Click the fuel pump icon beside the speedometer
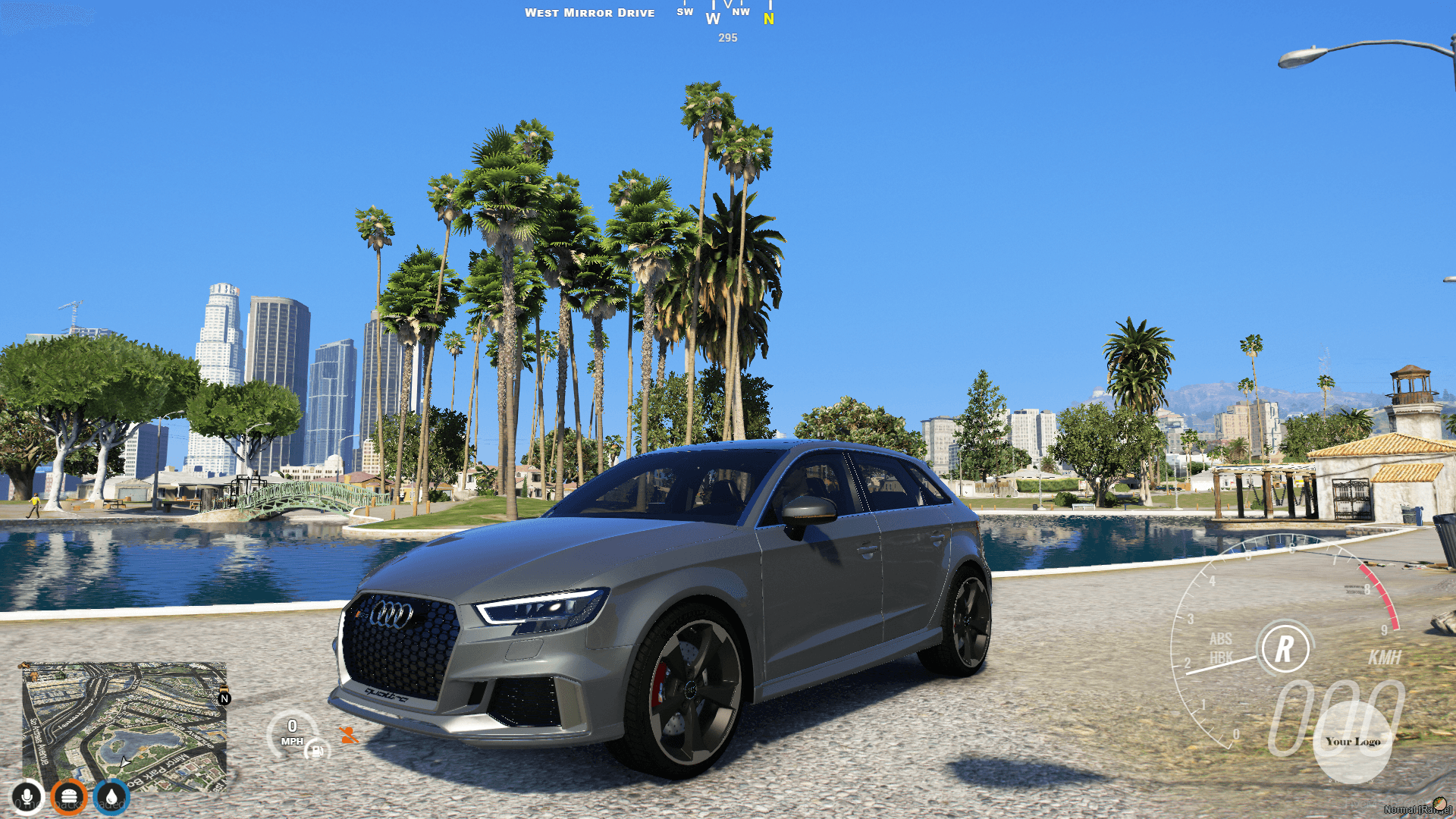Image resolution: width=1456 pixels, height=819 pixels. tap(315, 749)
